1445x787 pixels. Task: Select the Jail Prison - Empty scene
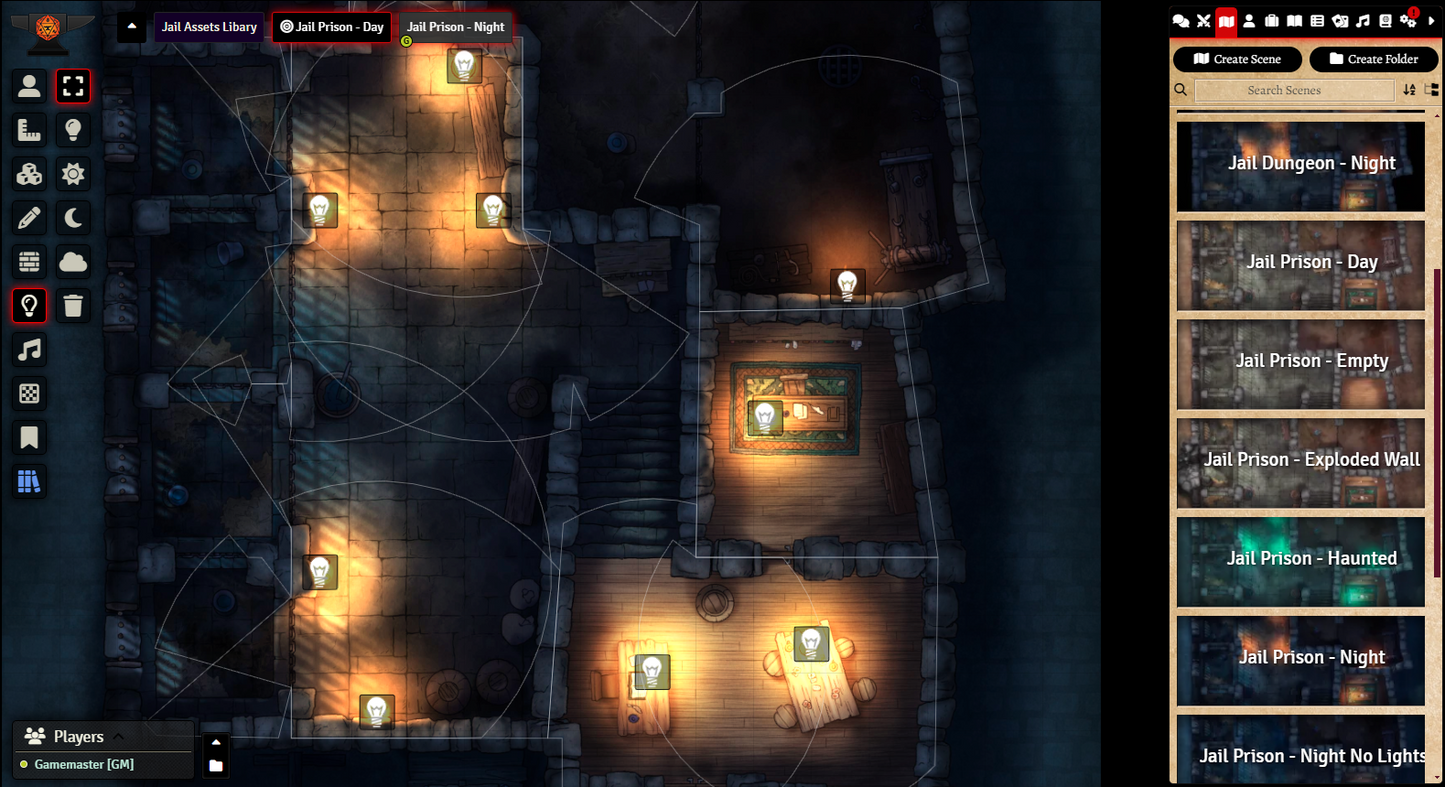pos(1301,364)
